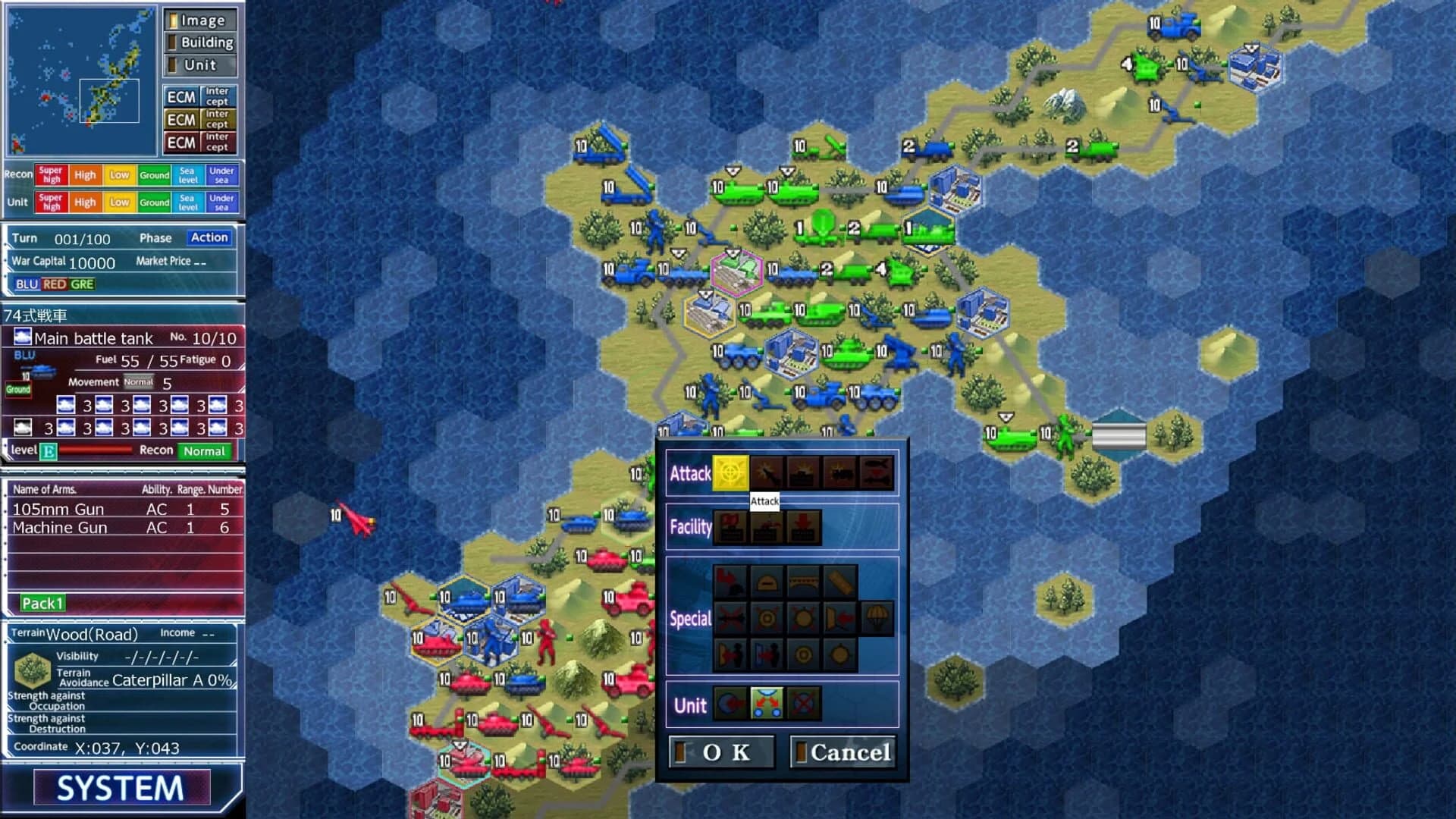Screen dimensions: 1456x819
Task: Select the parachute drop Special icon
Action: click(x=877, y=617)
